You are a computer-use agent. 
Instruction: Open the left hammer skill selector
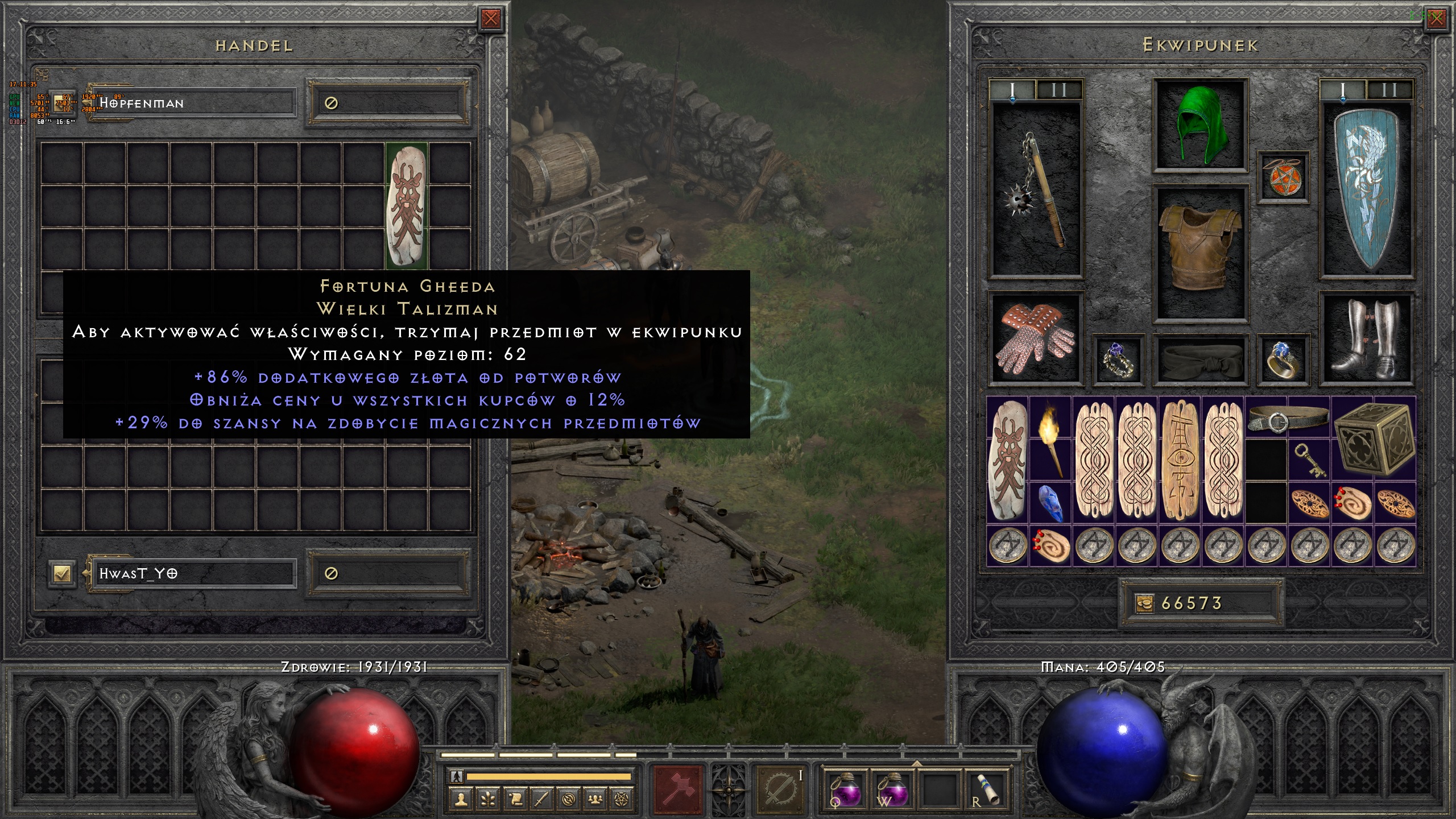click(x=677, y=789)
